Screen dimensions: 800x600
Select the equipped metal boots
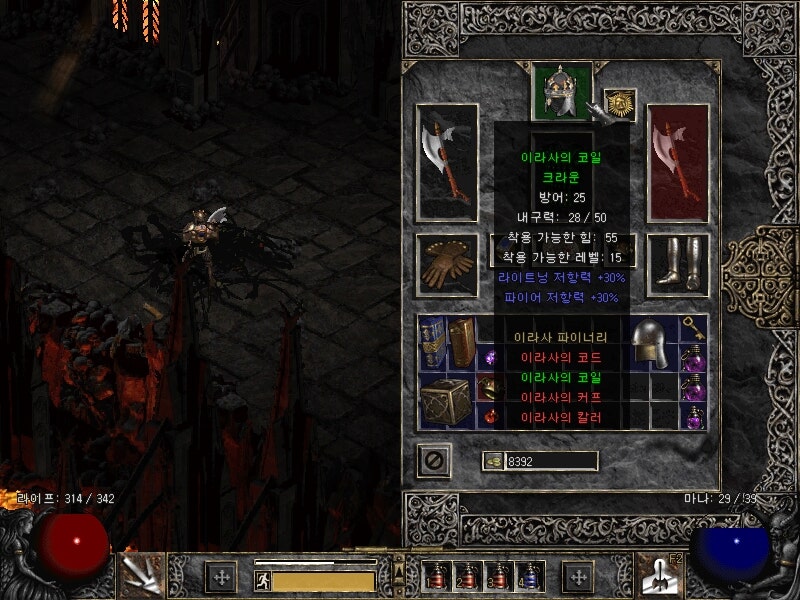point(678,264)
